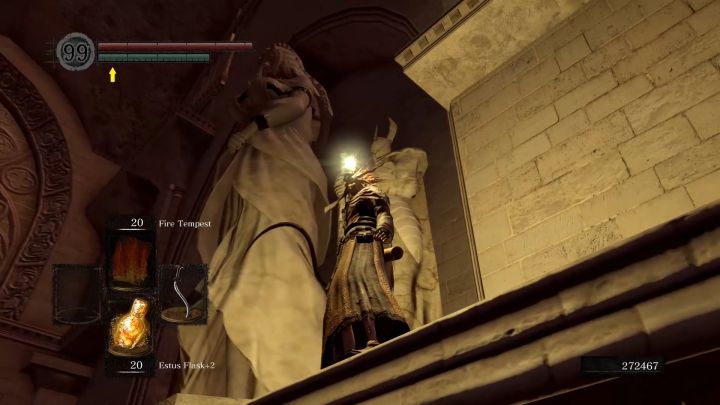Click the empty left-hand equipment slot

point(77,293)
